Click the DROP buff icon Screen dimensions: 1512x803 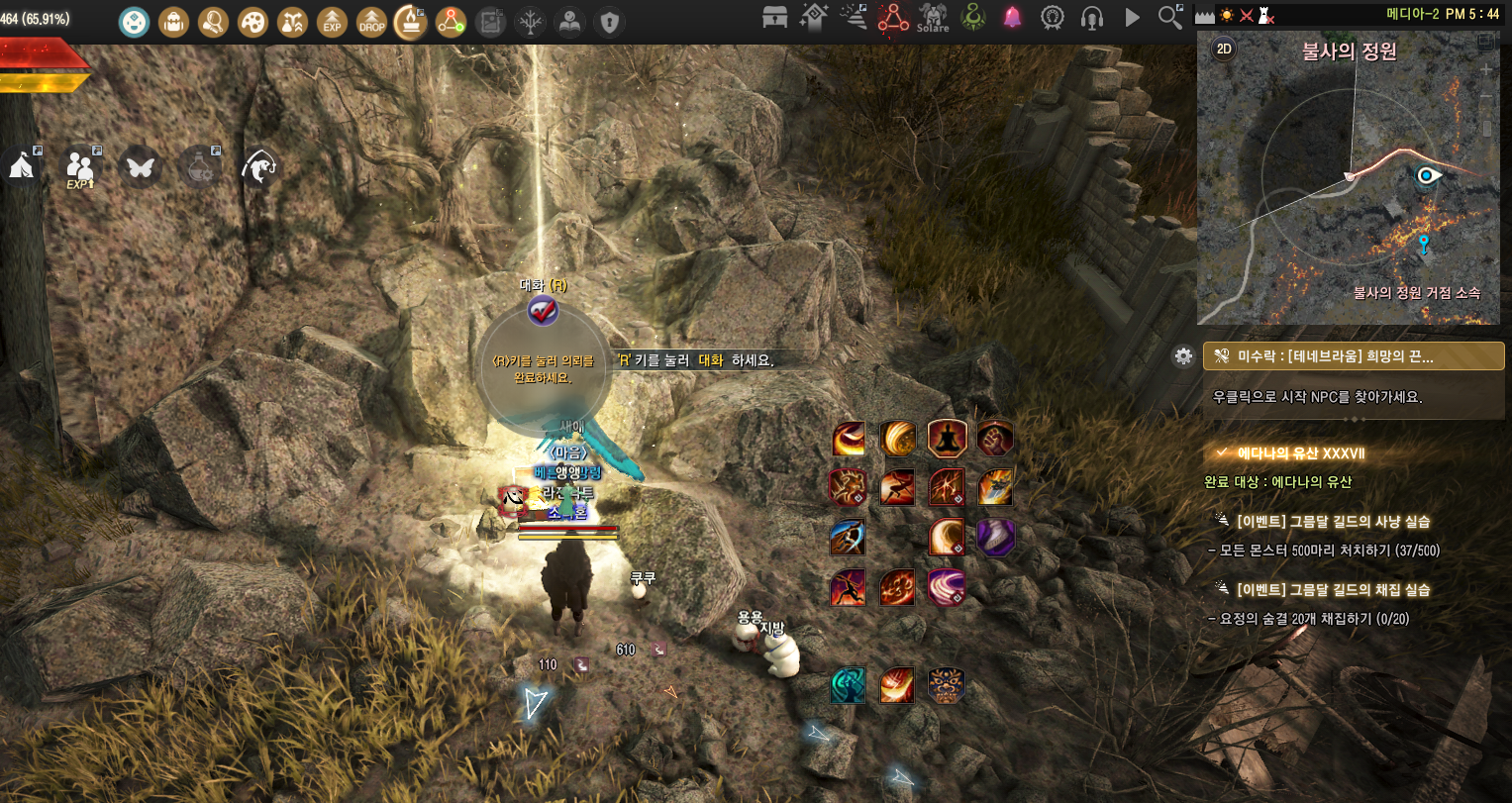(x=372, y=21)
